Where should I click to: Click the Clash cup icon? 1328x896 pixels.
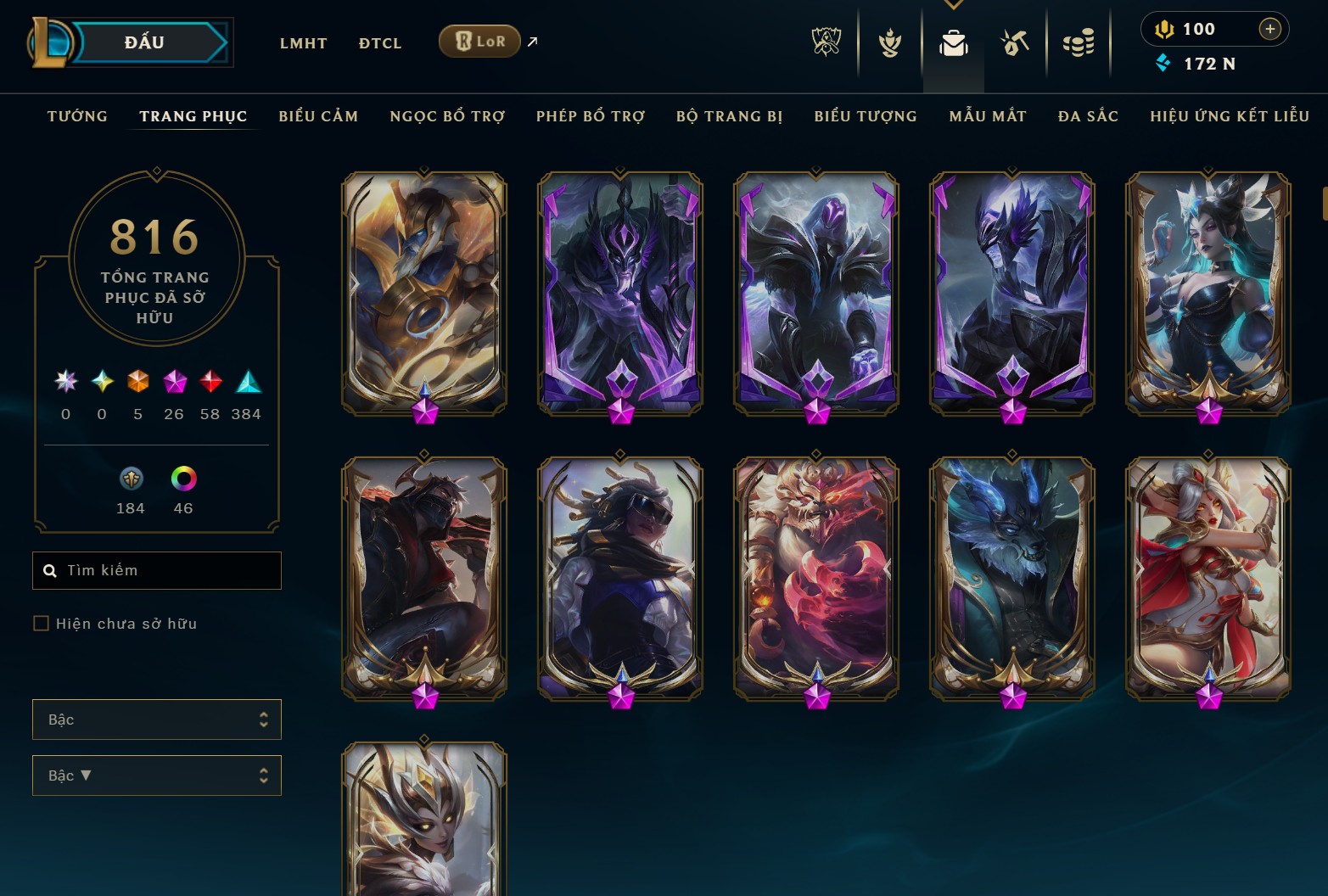(888, 42)
